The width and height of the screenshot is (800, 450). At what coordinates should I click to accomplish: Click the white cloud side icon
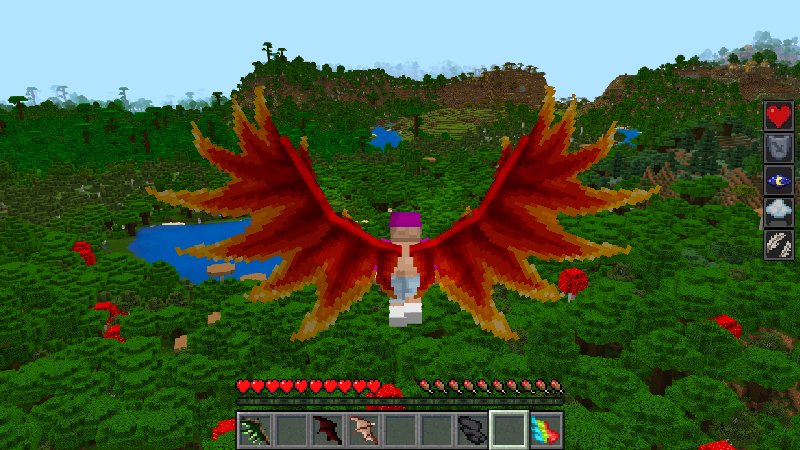pyautogui.click(x=778, y=212)
